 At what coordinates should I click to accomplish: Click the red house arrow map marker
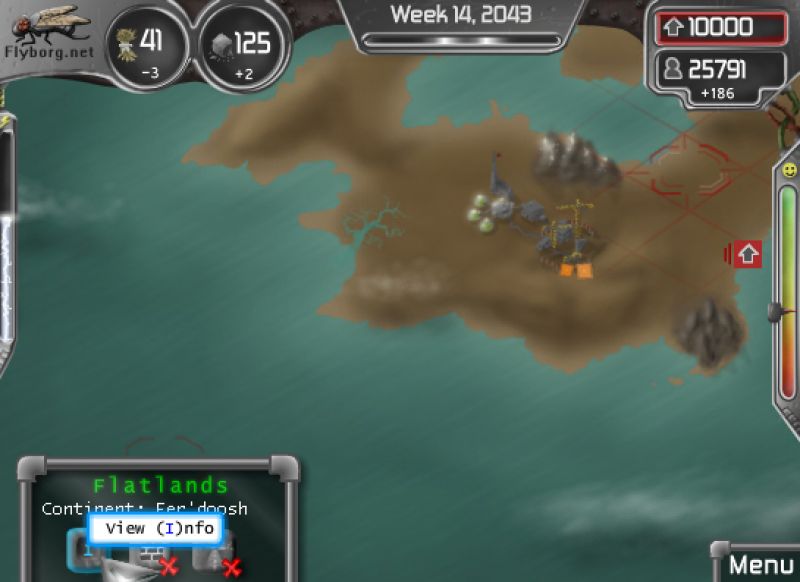tap(747, 254)
